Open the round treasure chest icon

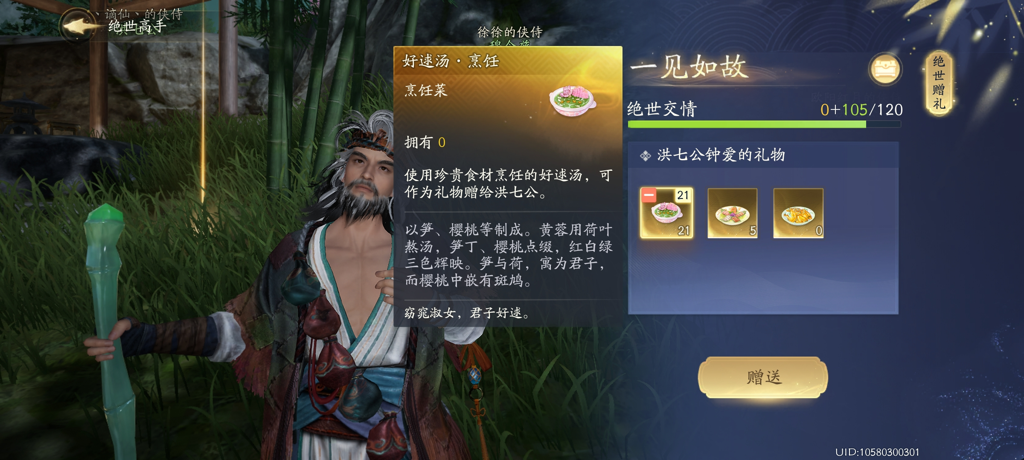885,69
